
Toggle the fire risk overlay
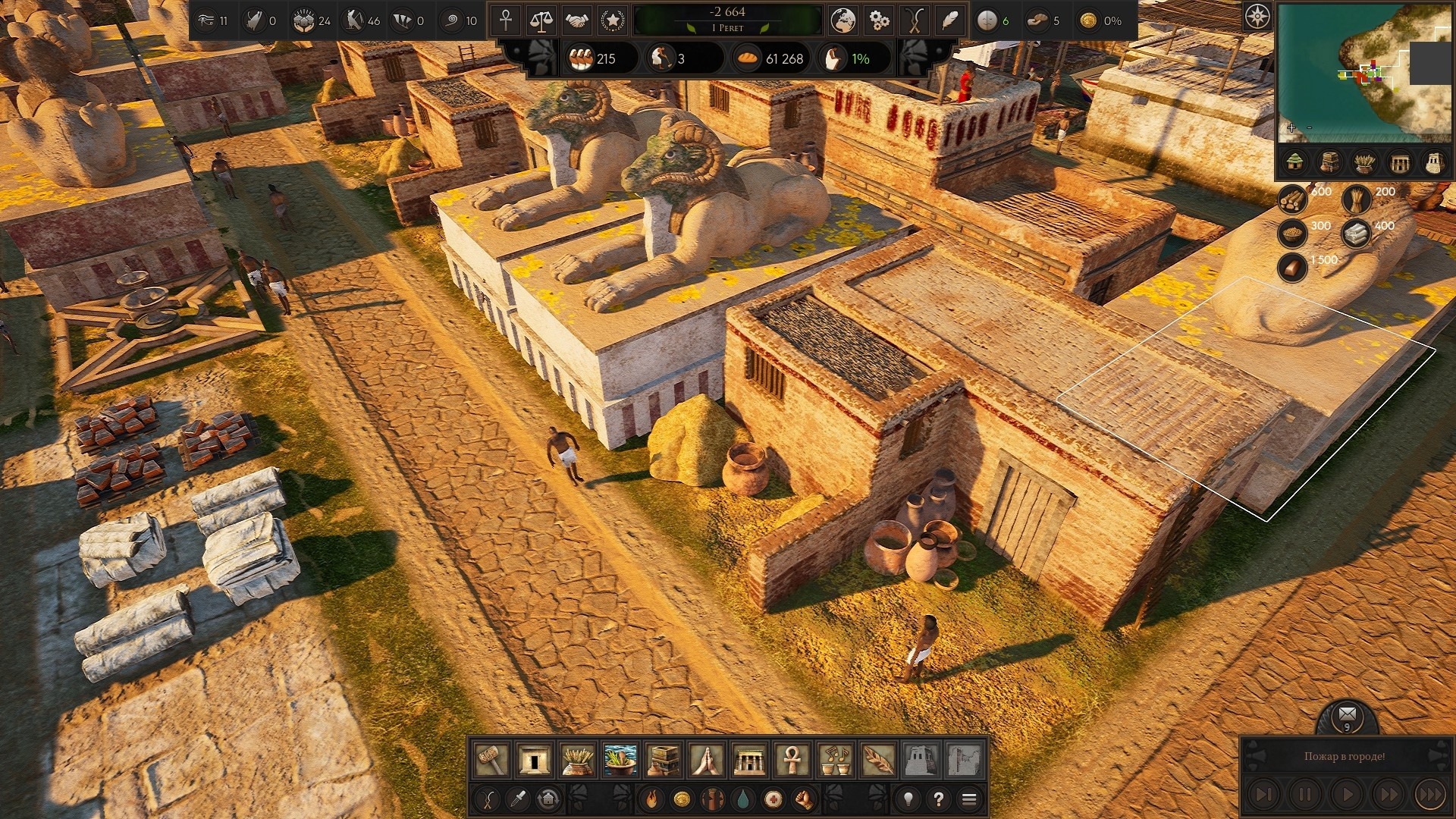[651, 799]
